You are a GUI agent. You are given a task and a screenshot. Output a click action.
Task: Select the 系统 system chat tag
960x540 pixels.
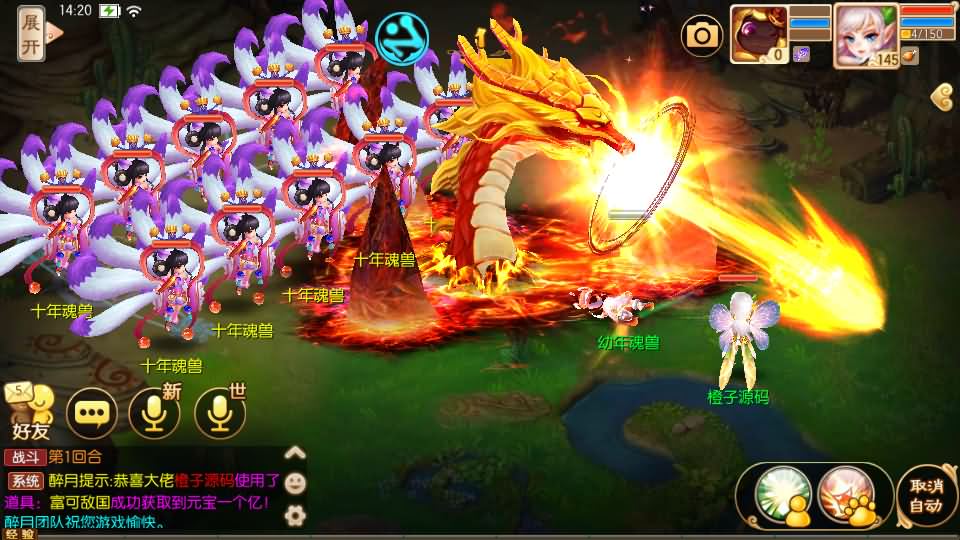pyautogui.click(x=24, y=481)
